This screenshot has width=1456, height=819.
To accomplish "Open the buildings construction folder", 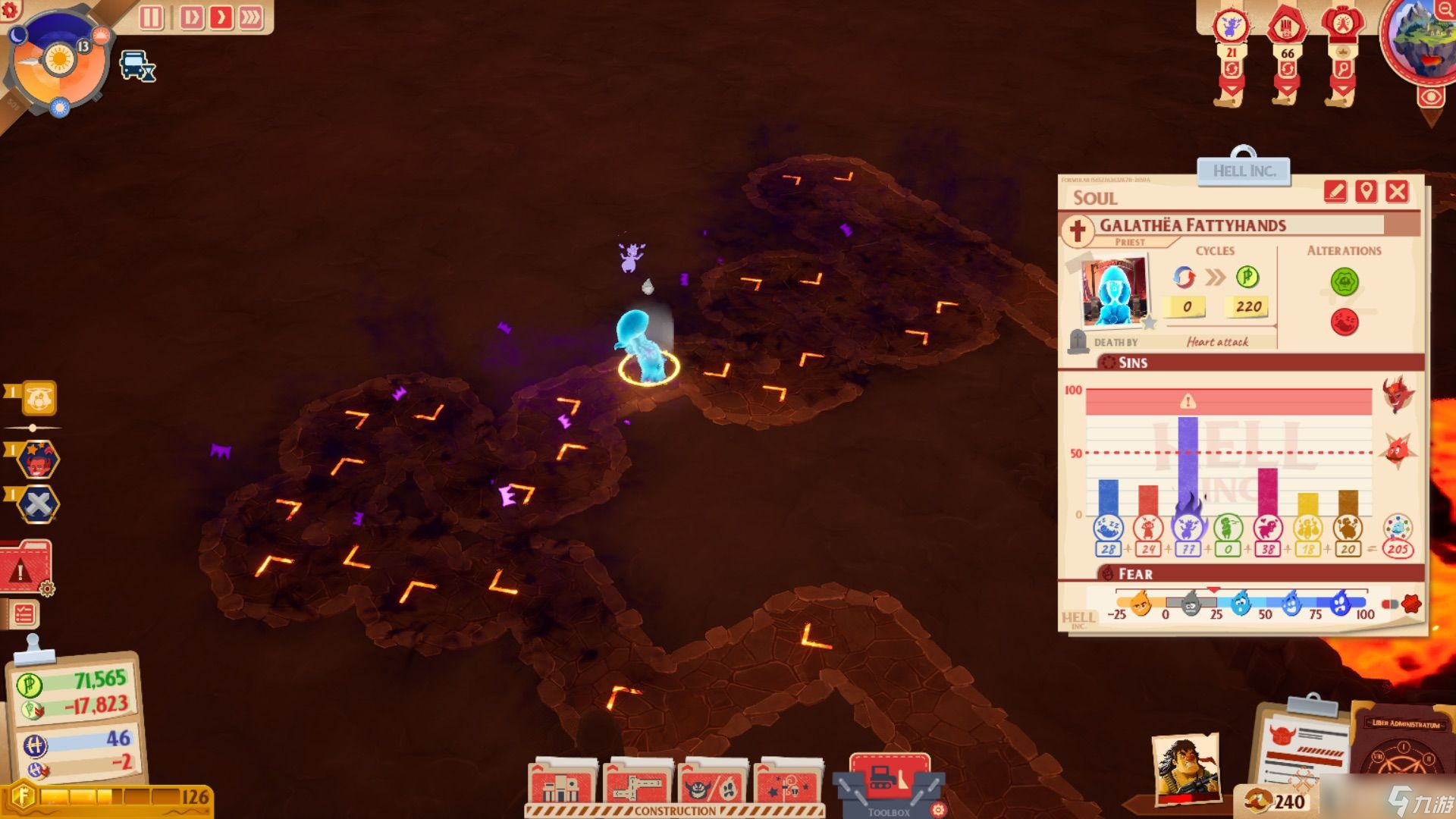I will click(563, 785).
